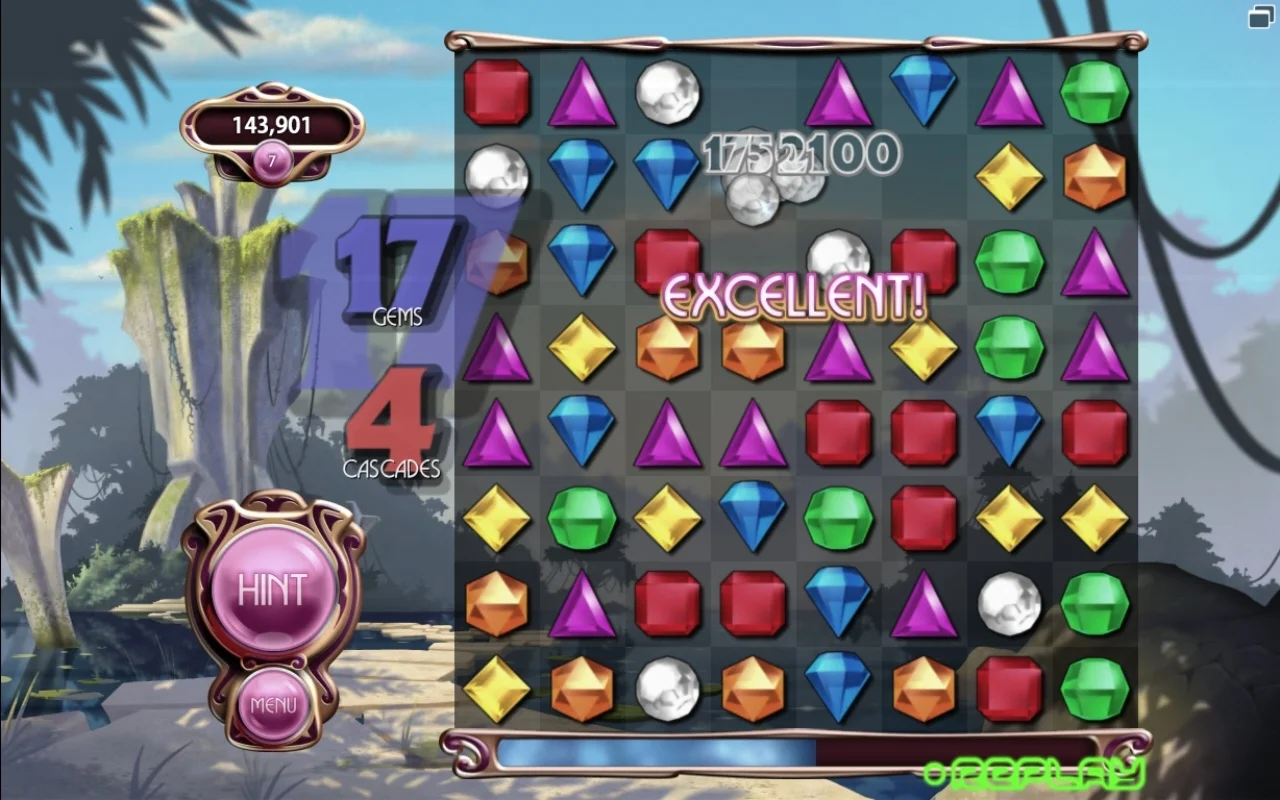The width and height of the screenshot is (1280, 800).
Task: Click the window control icon in the top-right corner
Action: (x=1259, y=17)
